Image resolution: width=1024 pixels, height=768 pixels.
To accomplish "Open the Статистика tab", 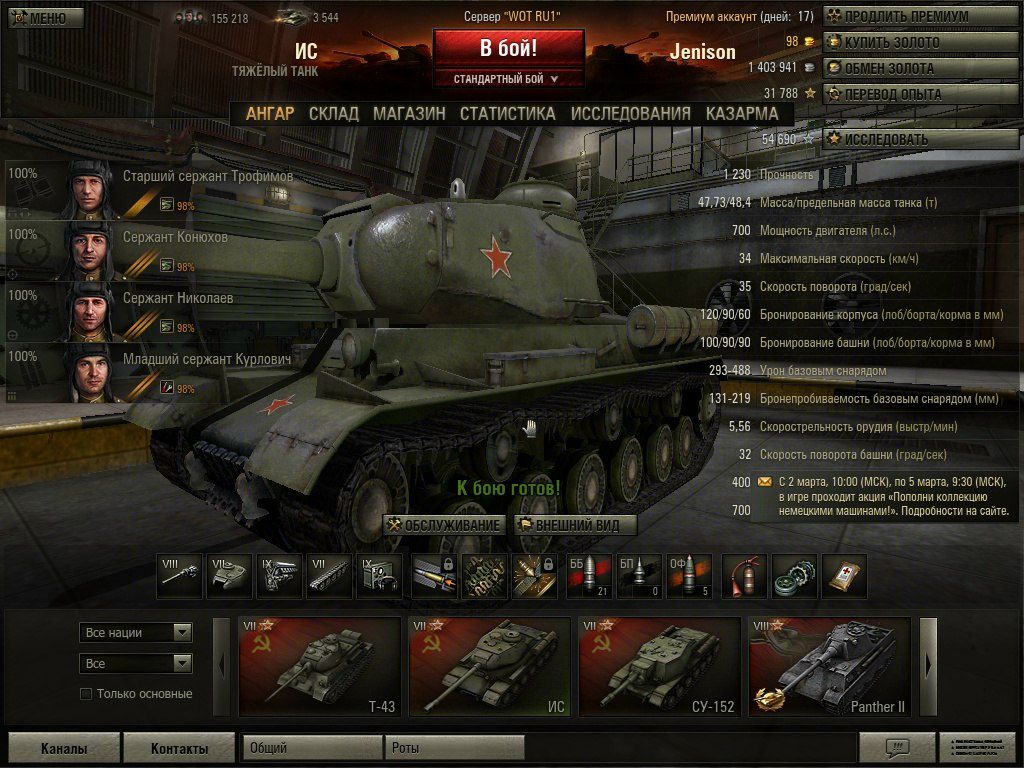I will pyautogui.click(x=507, y=113).
